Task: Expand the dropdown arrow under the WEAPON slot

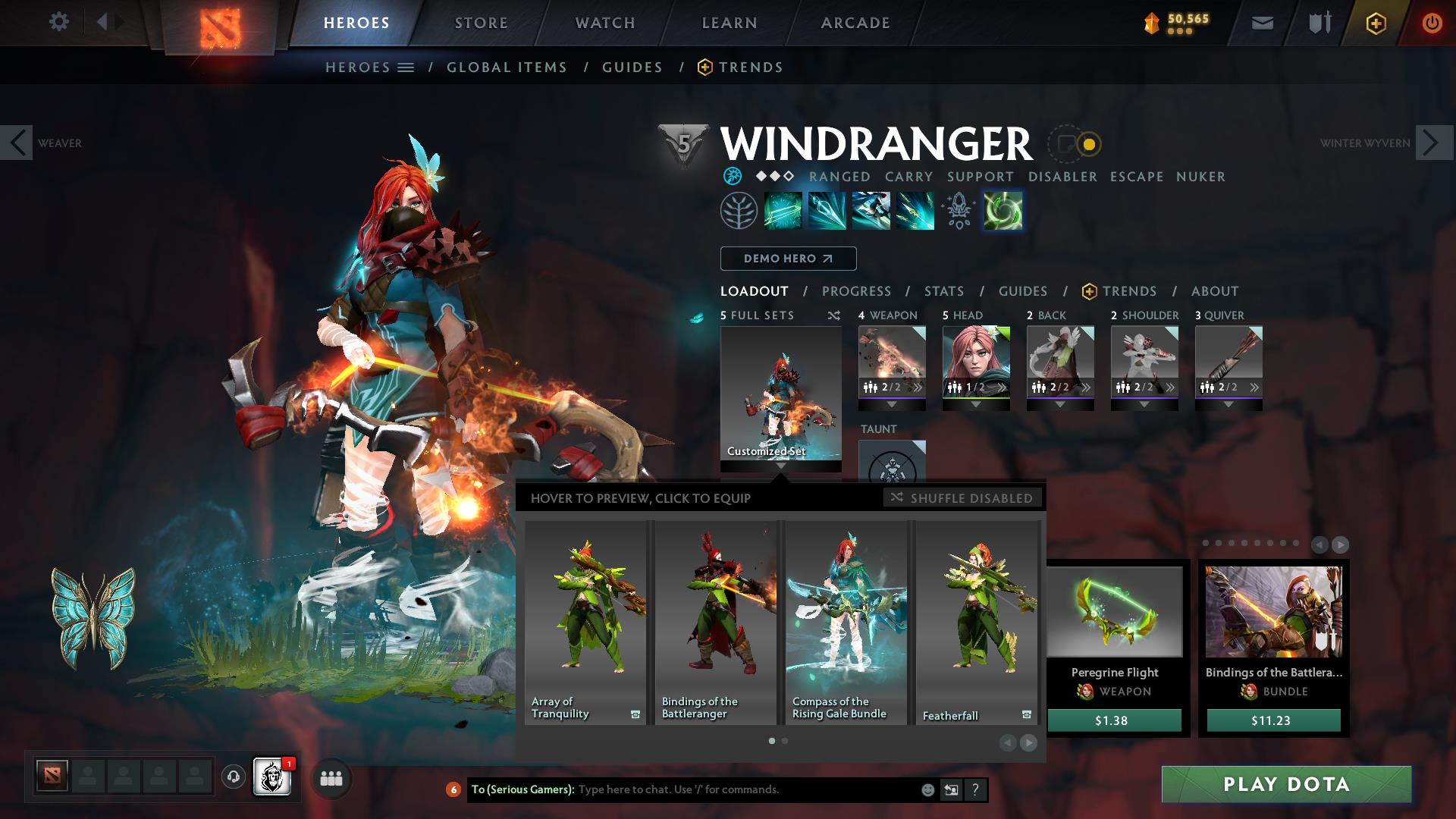Action: click(x=892, y=405)
